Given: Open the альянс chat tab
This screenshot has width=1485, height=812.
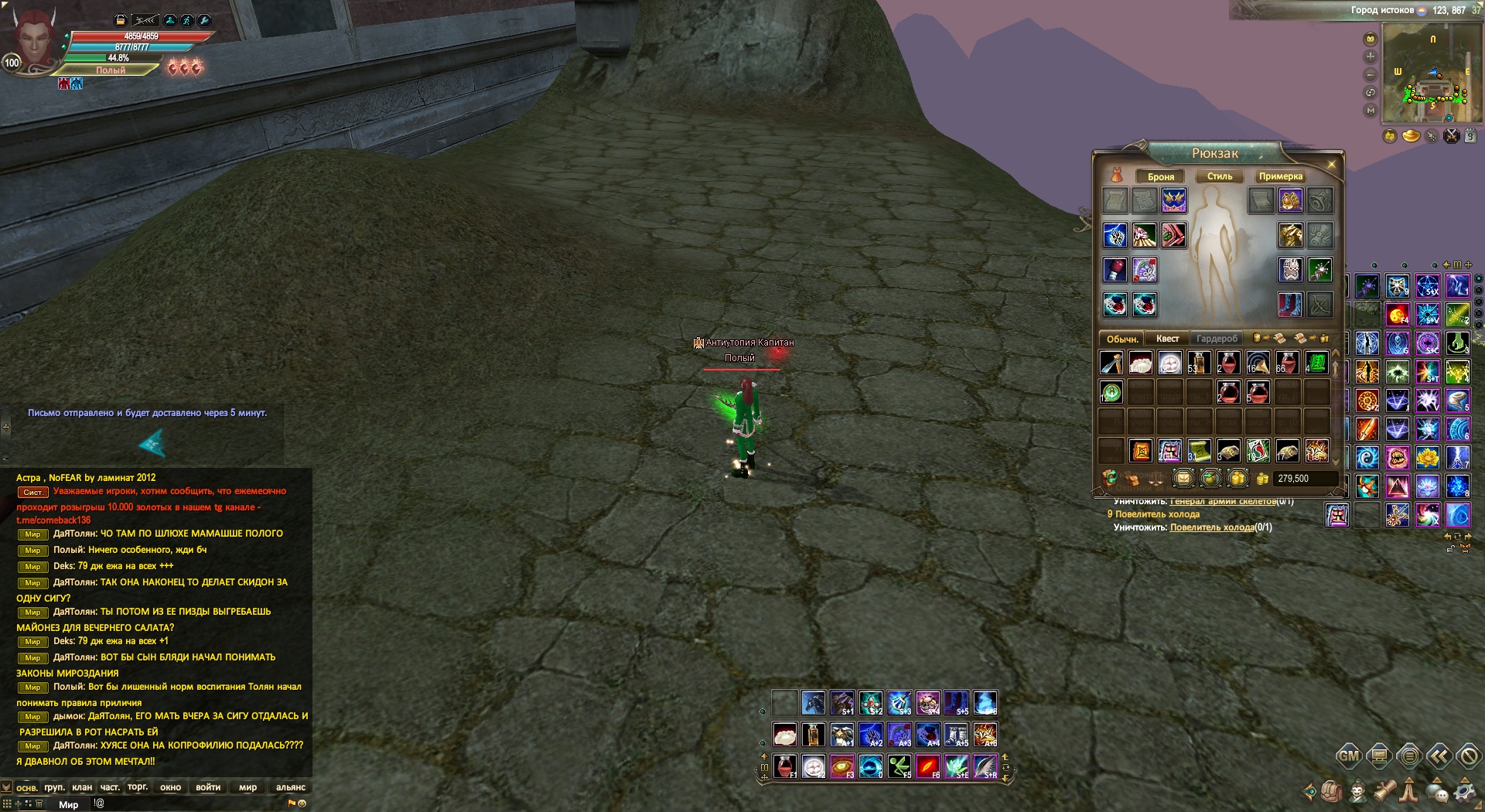Looking at the screenshot, I should pyautogui.click(x=291, y=787).
